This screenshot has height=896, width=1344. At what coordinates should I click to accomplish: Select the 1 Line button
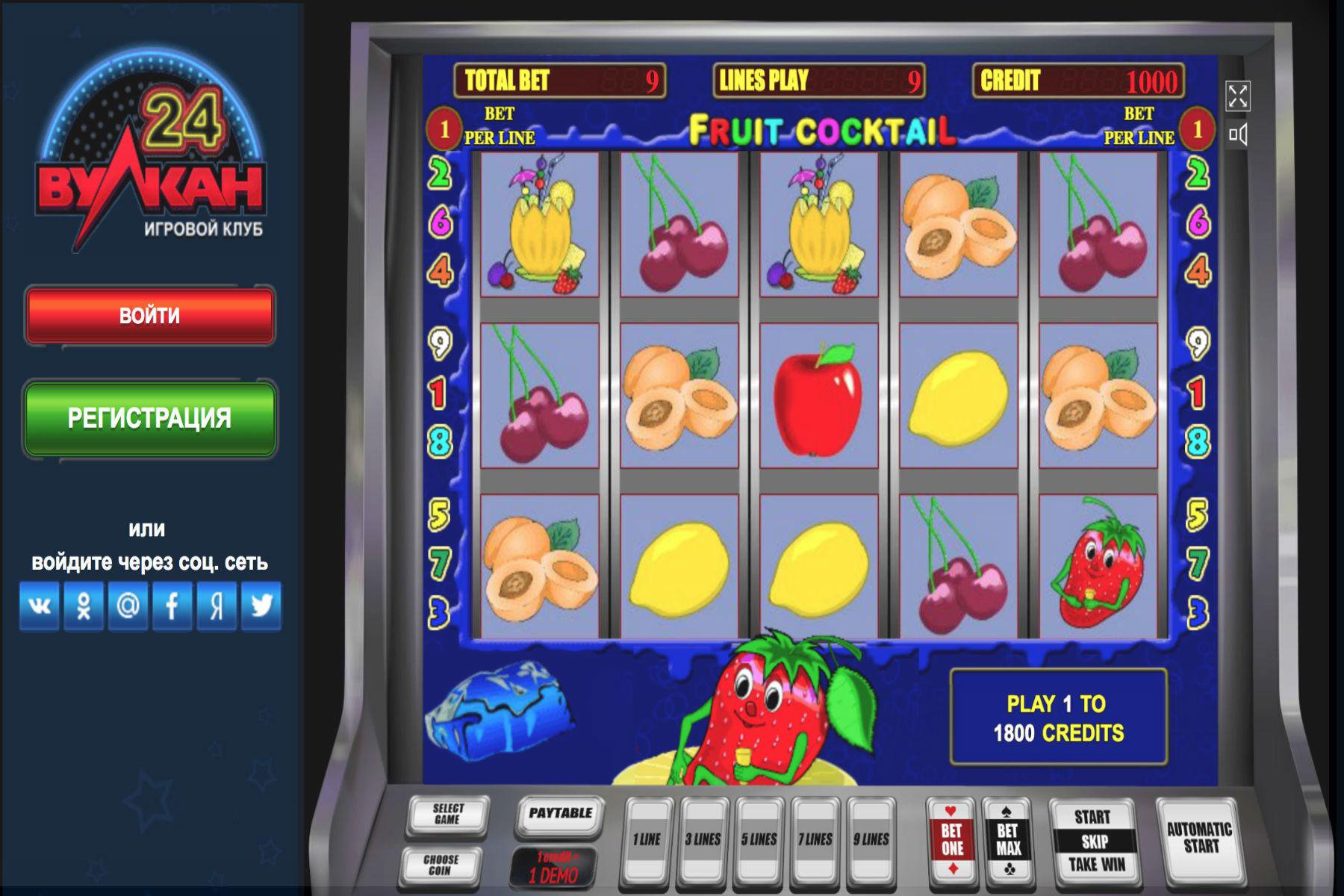[x=647, y=840]
